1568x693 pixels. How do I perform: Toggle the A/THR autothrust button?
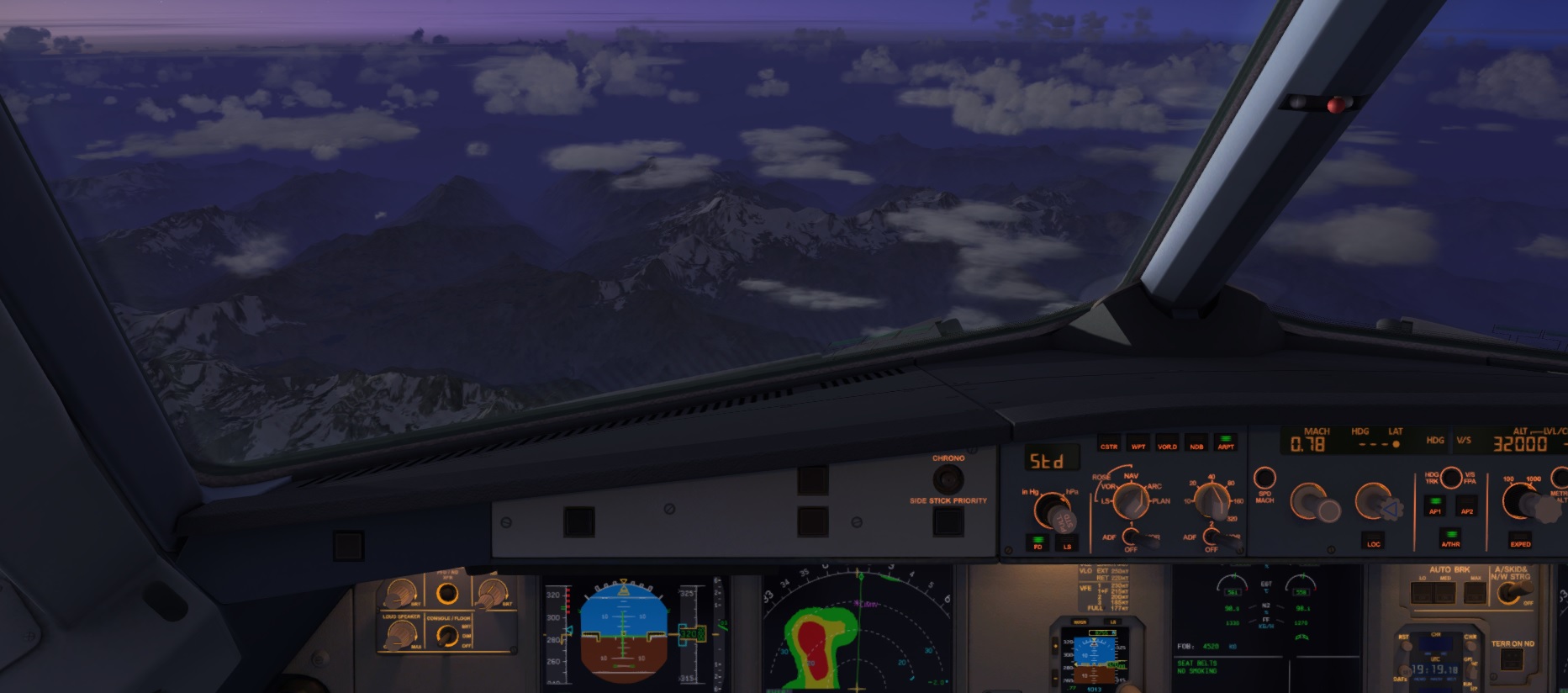click(1450, 538)
